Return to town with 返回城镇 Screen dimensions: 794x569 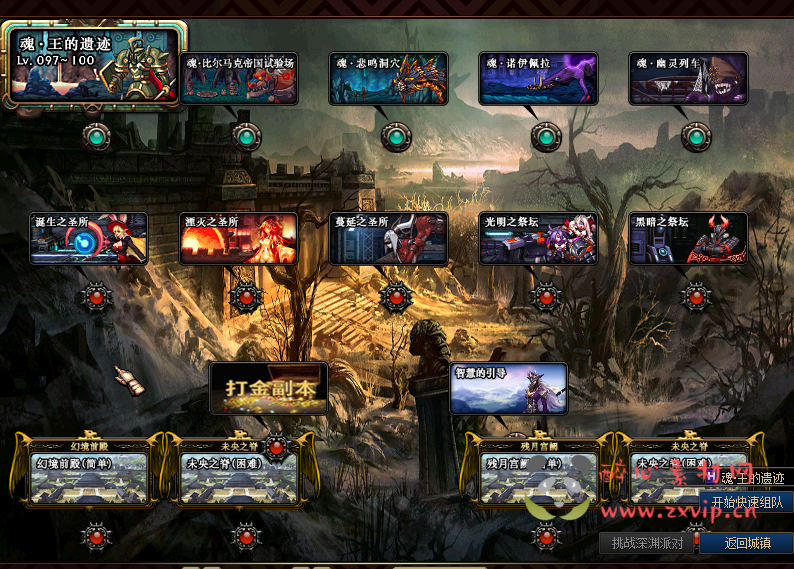(747, 543)
